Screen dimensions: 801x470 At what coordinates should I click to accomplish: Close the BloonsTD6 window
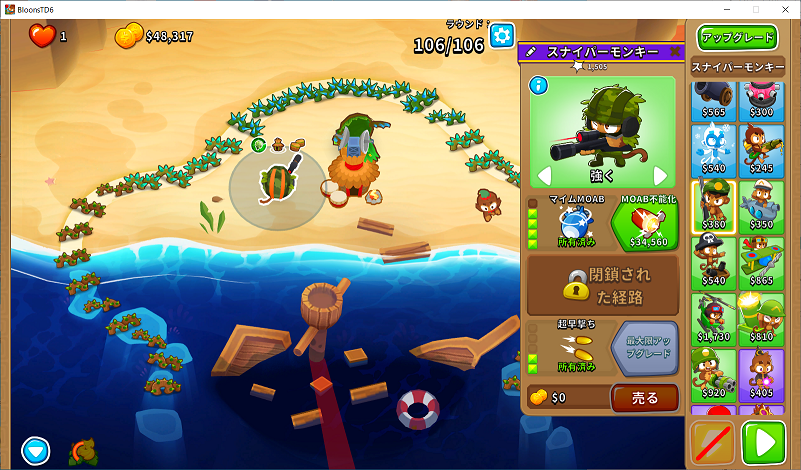coord(783,9)
